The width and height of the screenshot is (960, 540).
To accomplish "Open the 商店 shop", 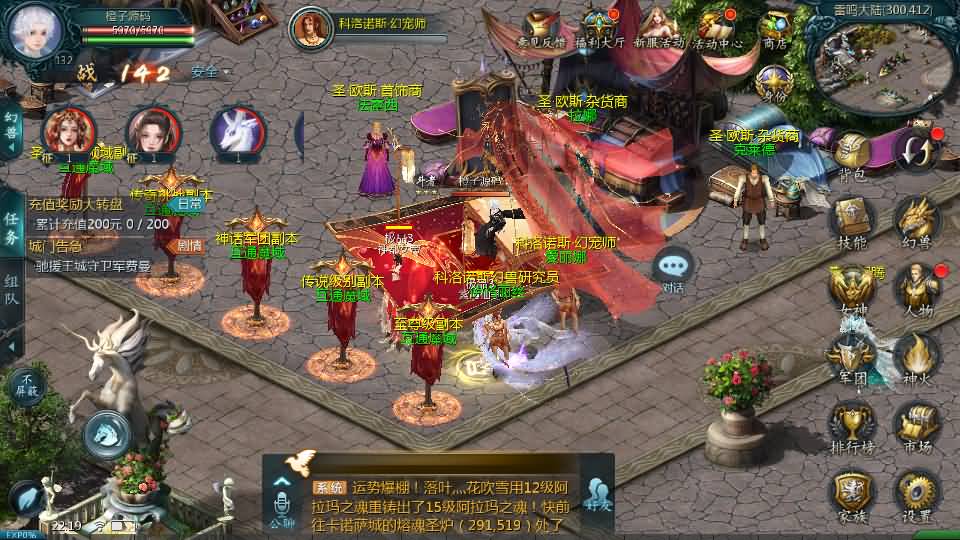I will [775, 28].
